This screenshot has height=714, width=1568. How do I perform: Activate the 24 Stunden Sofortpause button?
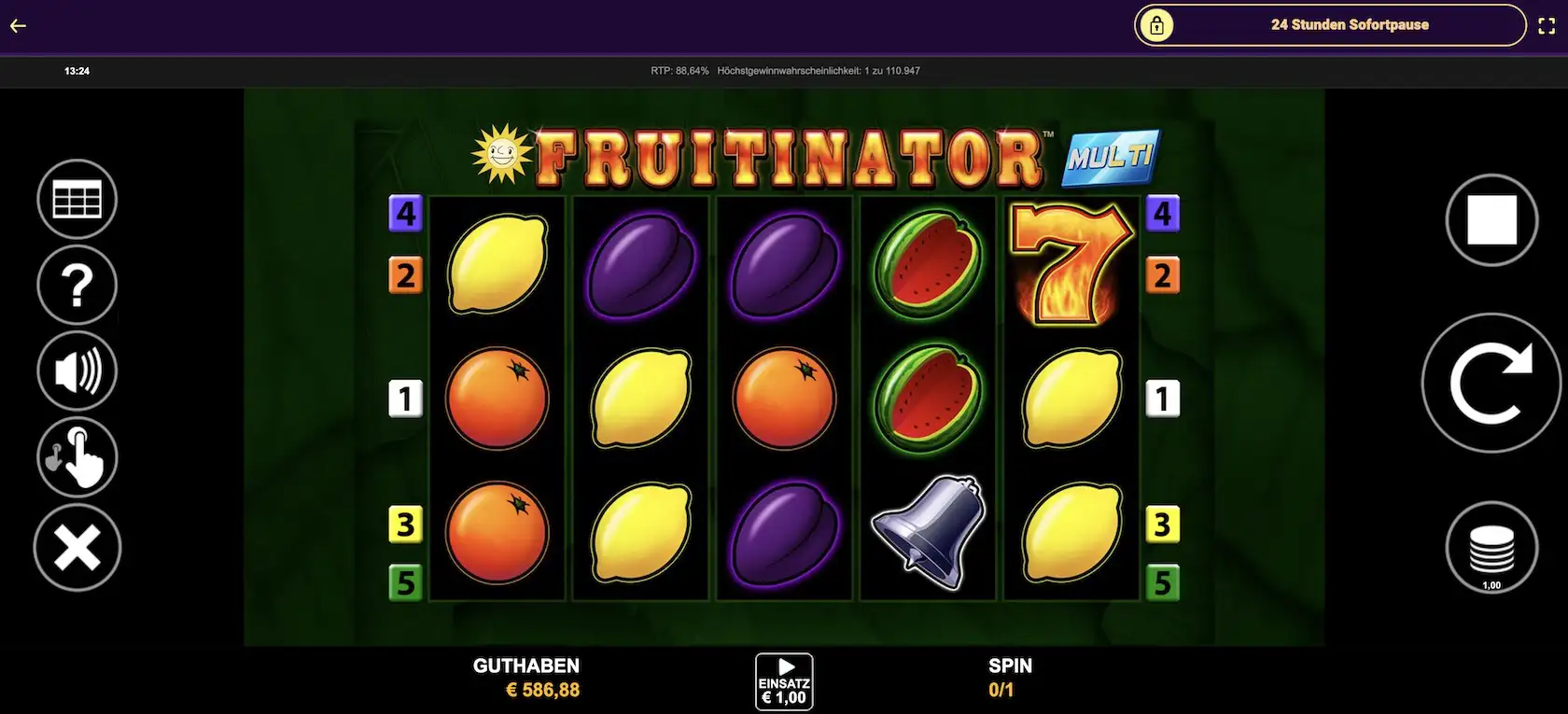(x=1330, y=25)
